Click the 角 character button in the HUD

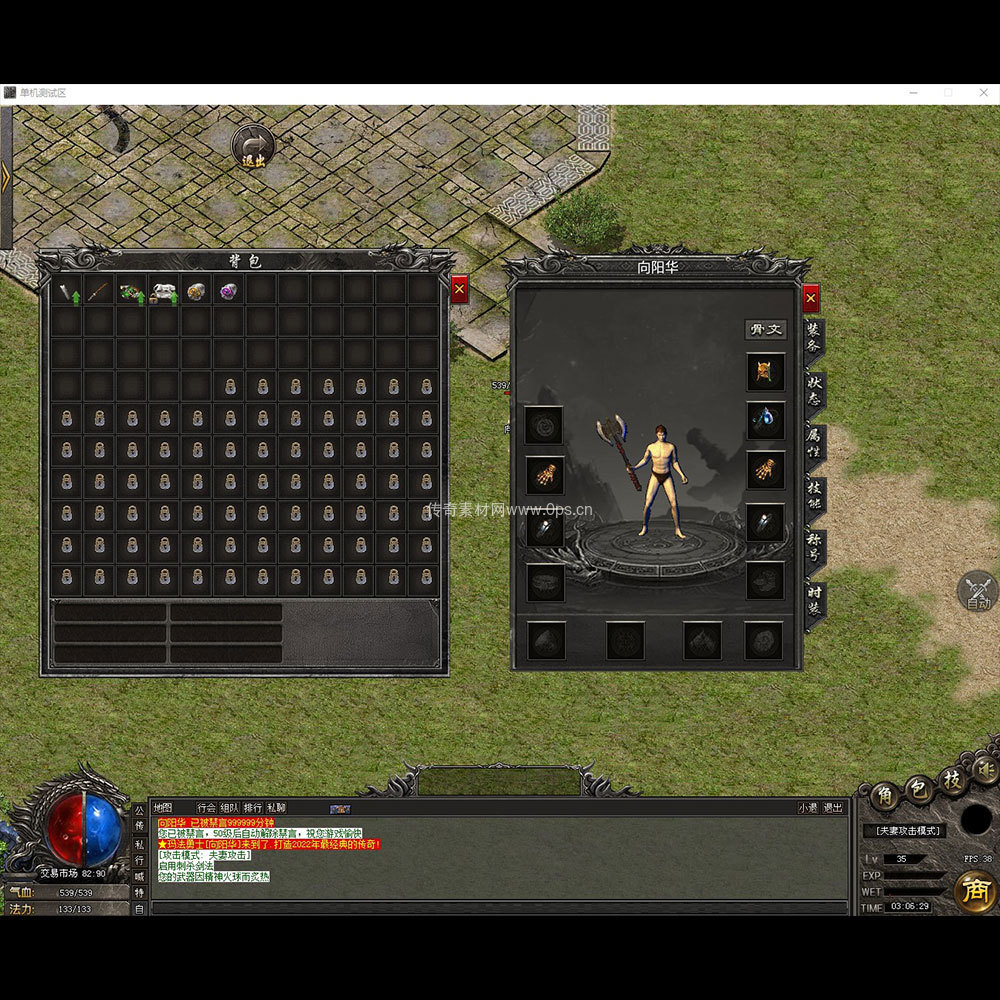pos(885,796)
